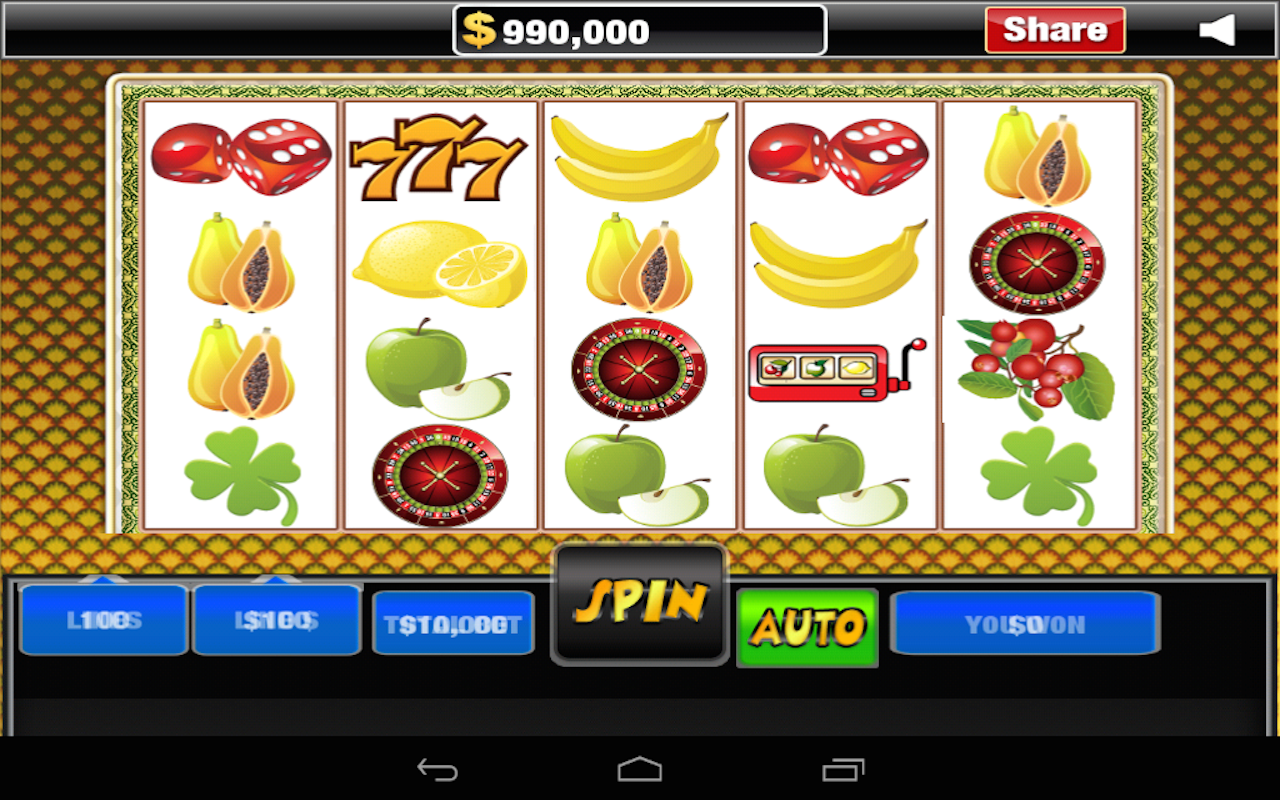Click the red dice symbol on the first reel
The width and height of the screenshot is (1280, 800).
[x=240, y=155]
